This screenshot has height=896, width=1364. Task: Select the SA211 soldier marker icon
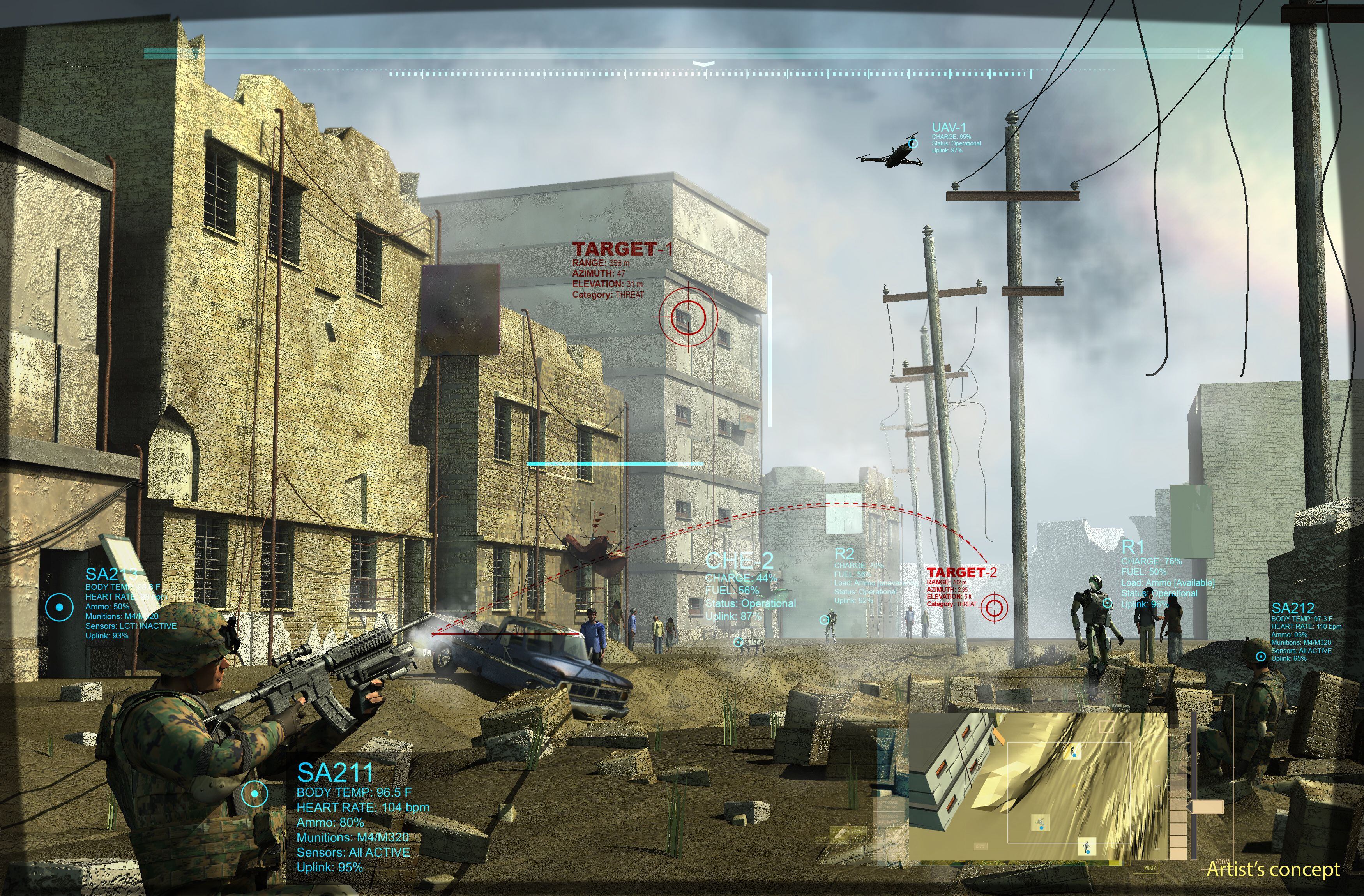[254, 794]
